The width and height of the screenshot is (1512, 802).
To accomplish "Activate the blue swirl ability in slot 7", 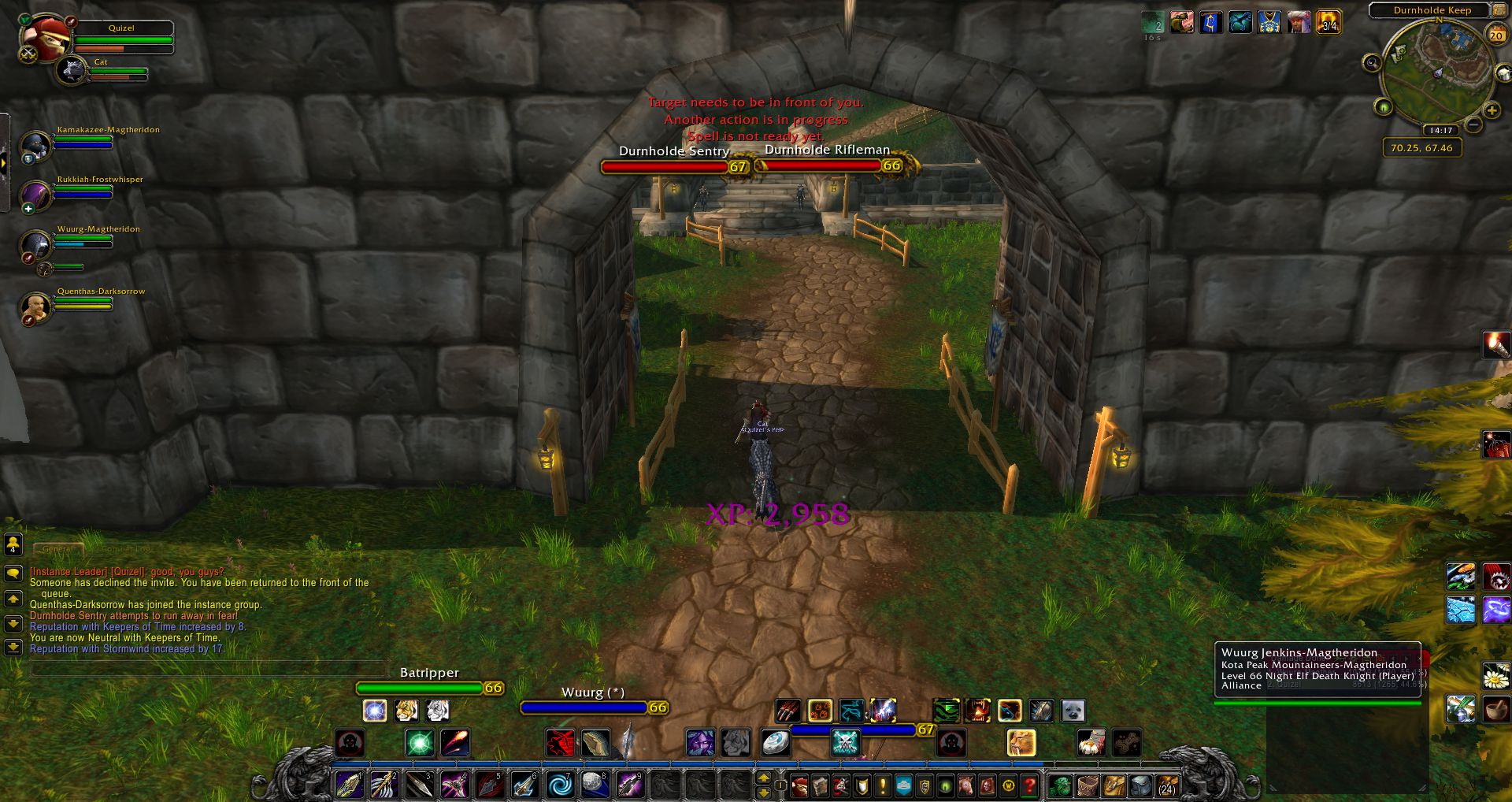I will [x=560, y=785].
